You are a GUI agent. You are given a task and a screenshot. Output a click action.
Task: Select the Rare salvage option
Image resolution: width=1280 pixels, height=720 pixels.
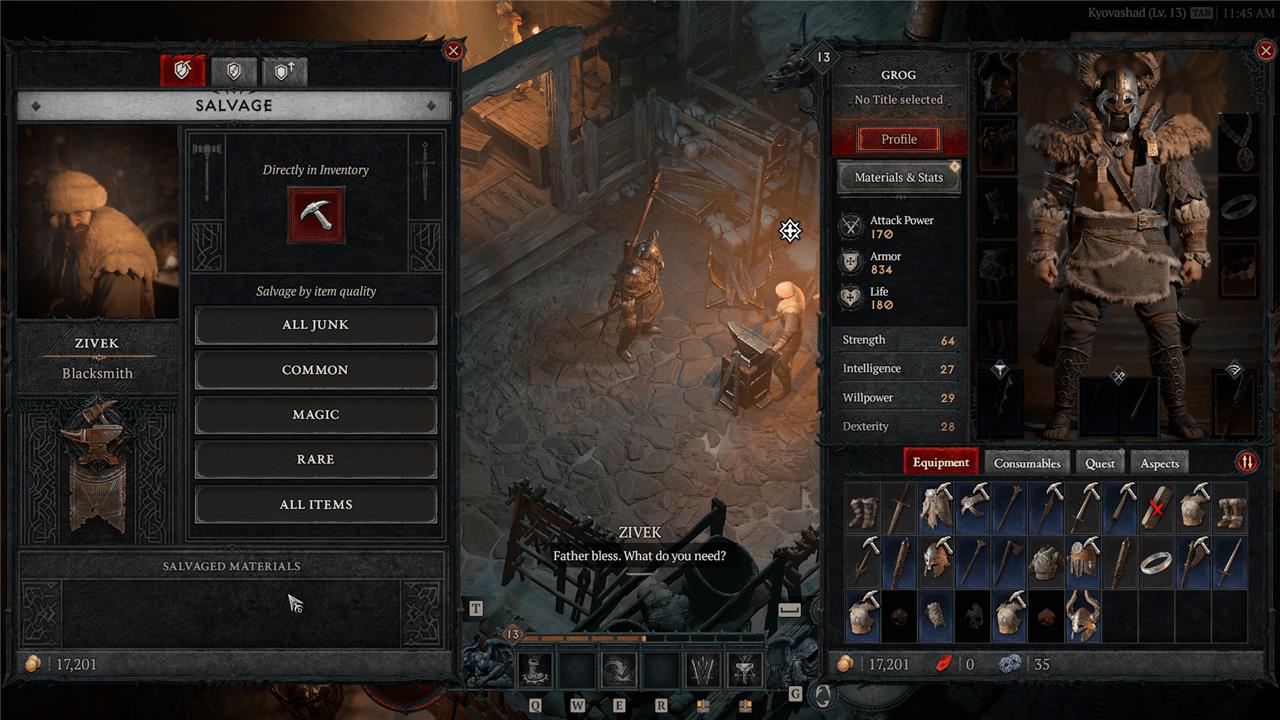tap(315, 459)
